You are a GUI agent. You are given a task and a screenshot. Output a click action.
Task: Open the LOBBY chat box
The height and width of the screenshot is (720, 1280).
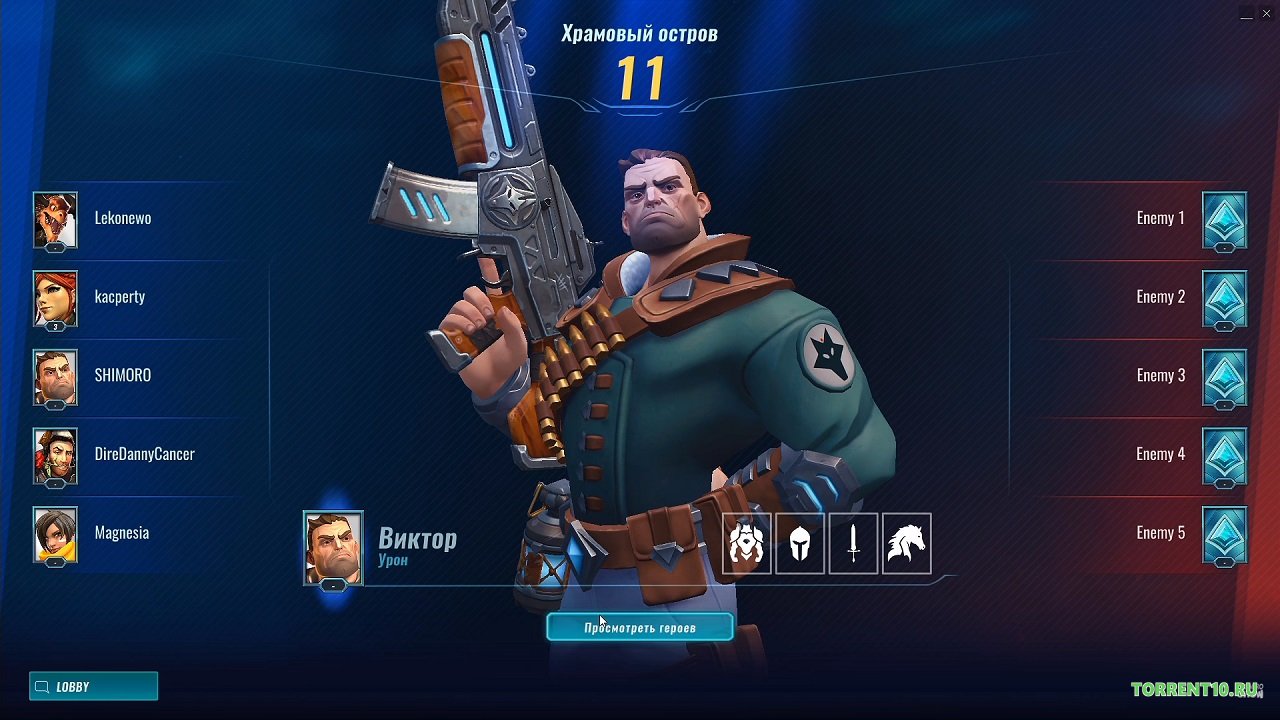click(93, 687)
